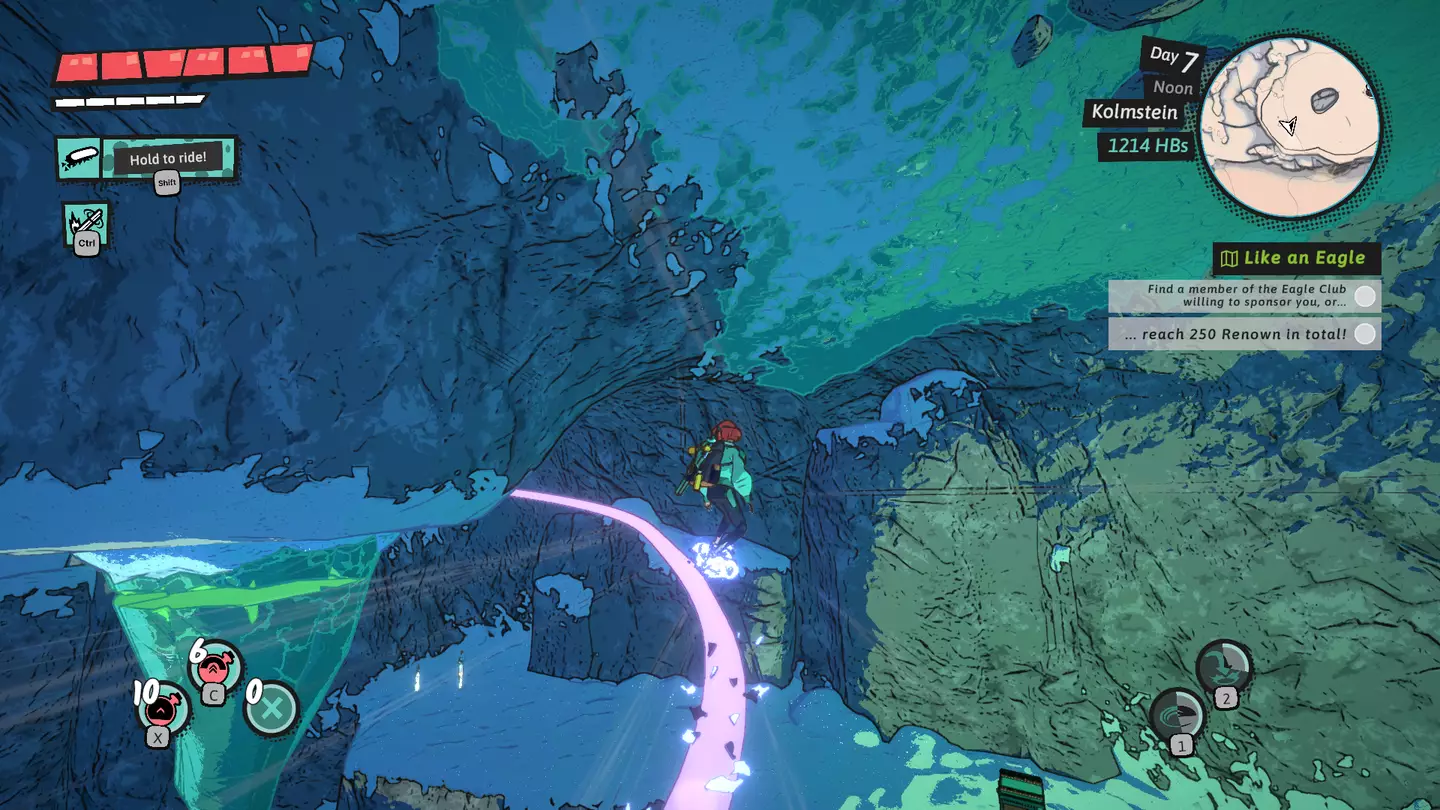Use the potion with count 10
The width and height of the screenshot is (1440, 810).
click(x=162, y=707)
